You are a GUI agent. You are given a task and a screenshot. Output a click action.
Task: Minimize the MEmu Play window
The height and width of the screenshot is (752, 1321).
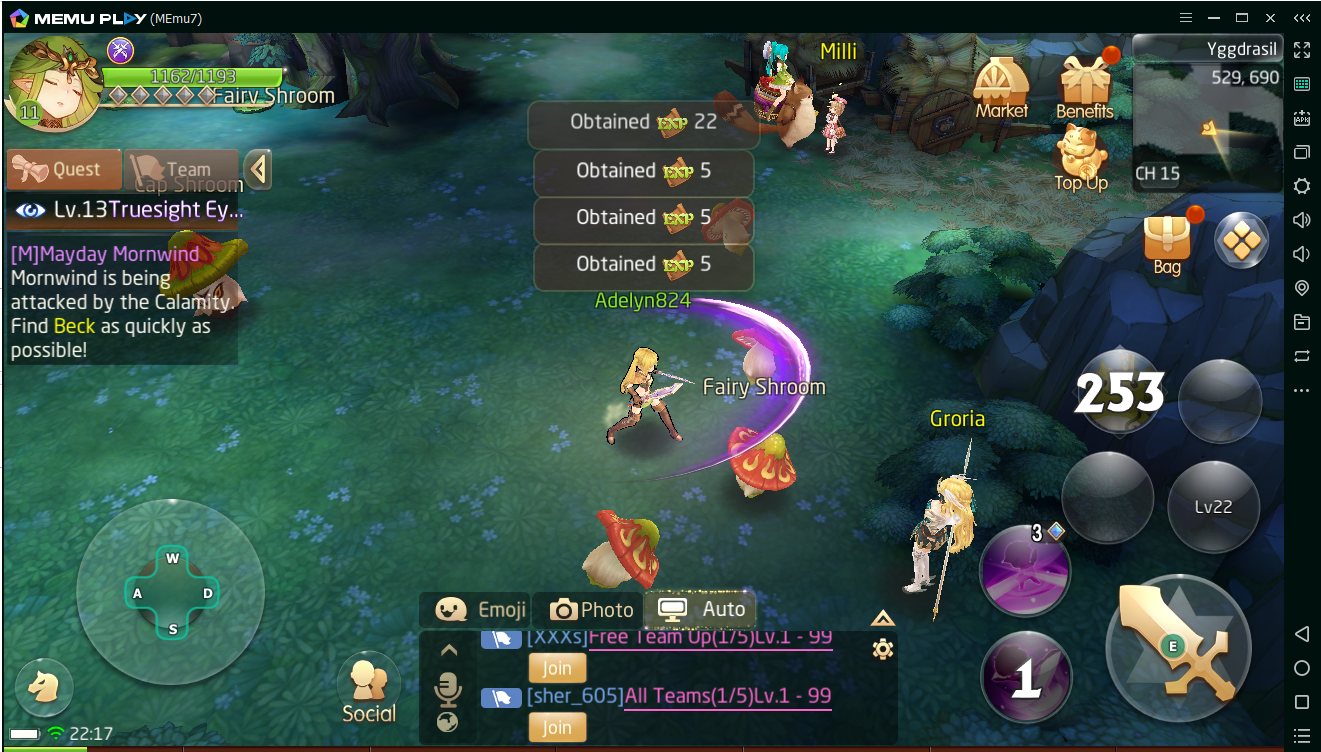point(1214,18)
